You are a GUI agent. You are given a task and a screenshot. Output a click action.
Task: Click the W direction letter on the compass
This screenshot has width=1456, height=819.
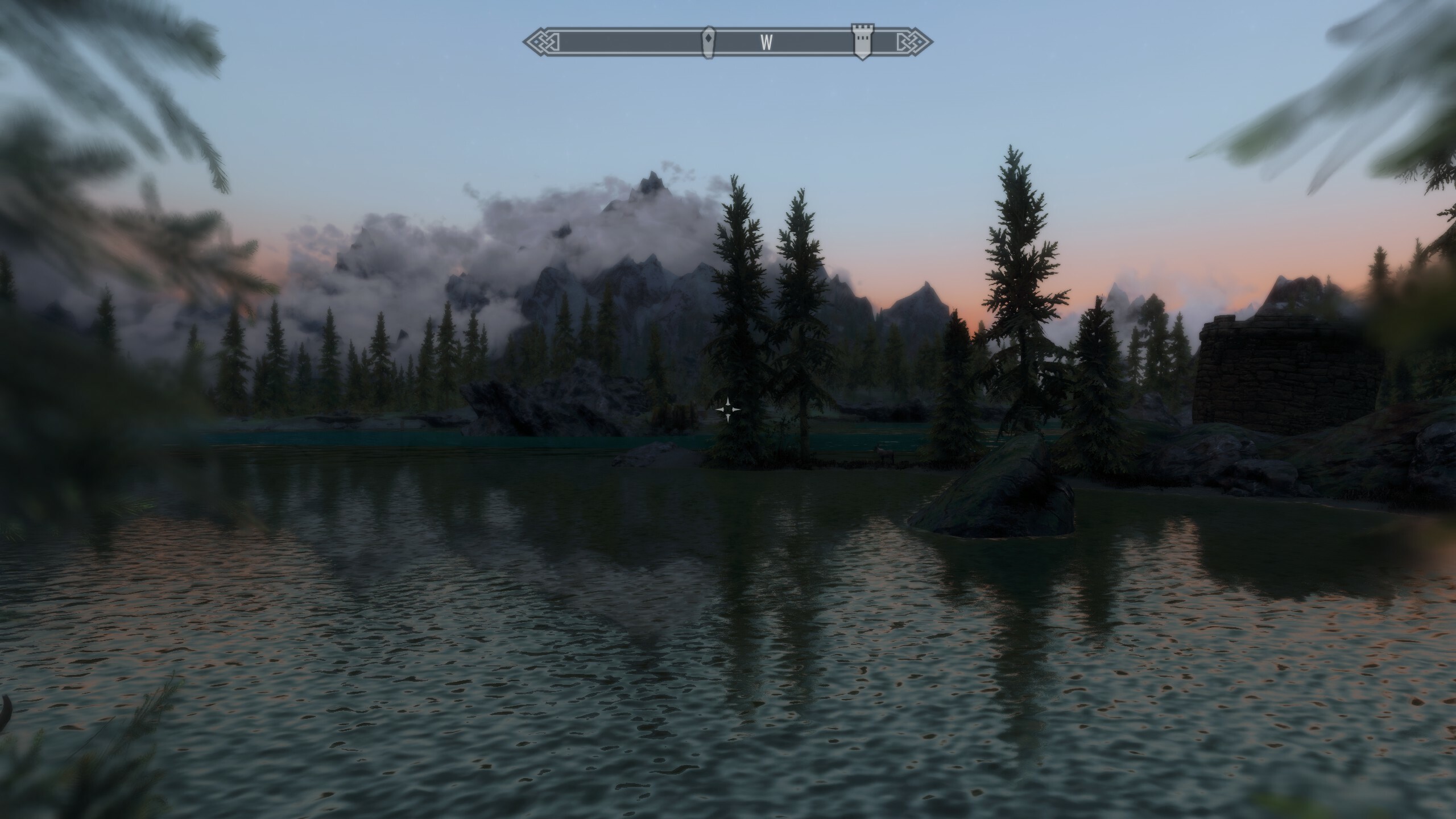coord(767,42)
